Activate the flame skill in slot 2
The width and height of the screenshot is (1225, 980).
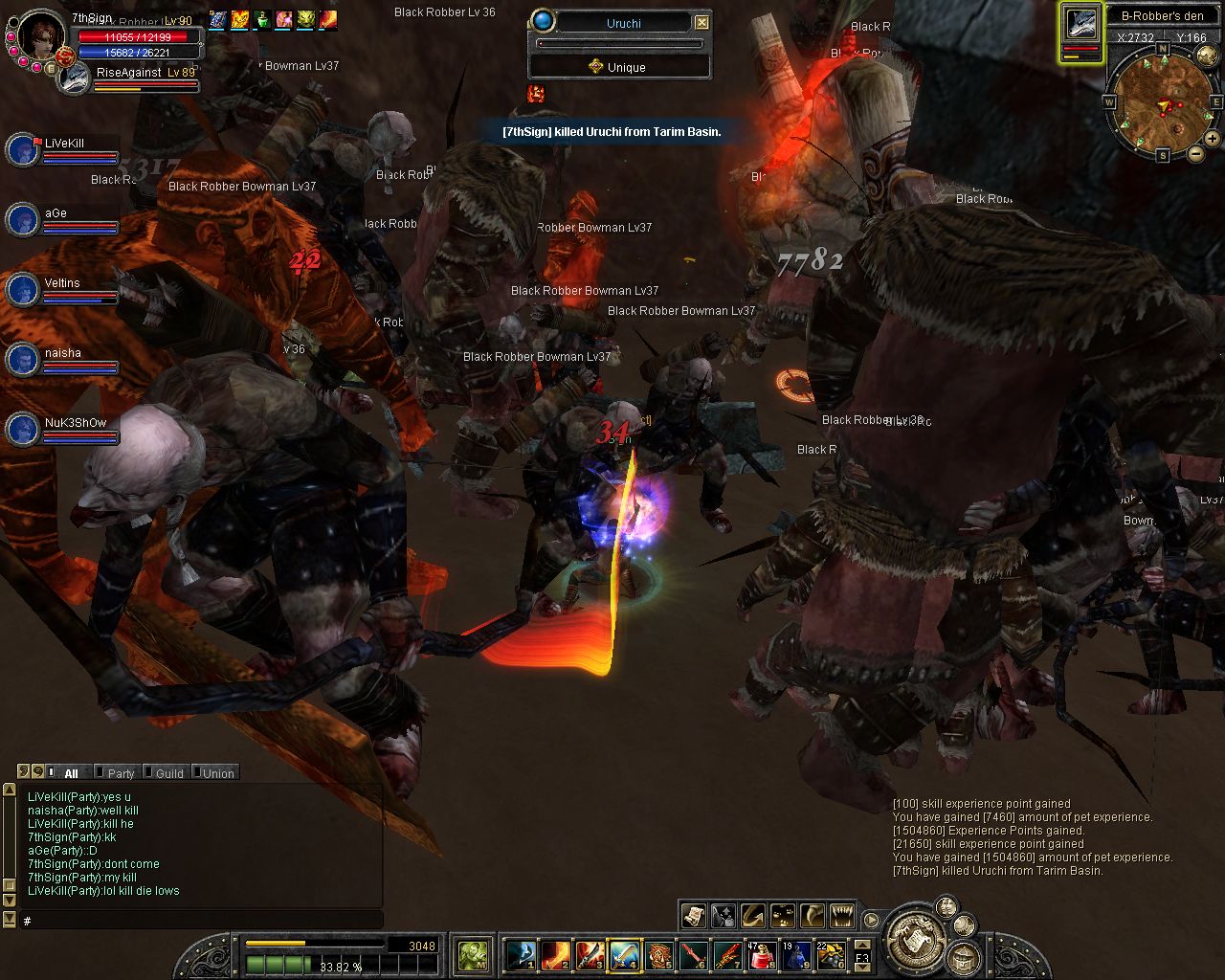pos(556,954)
